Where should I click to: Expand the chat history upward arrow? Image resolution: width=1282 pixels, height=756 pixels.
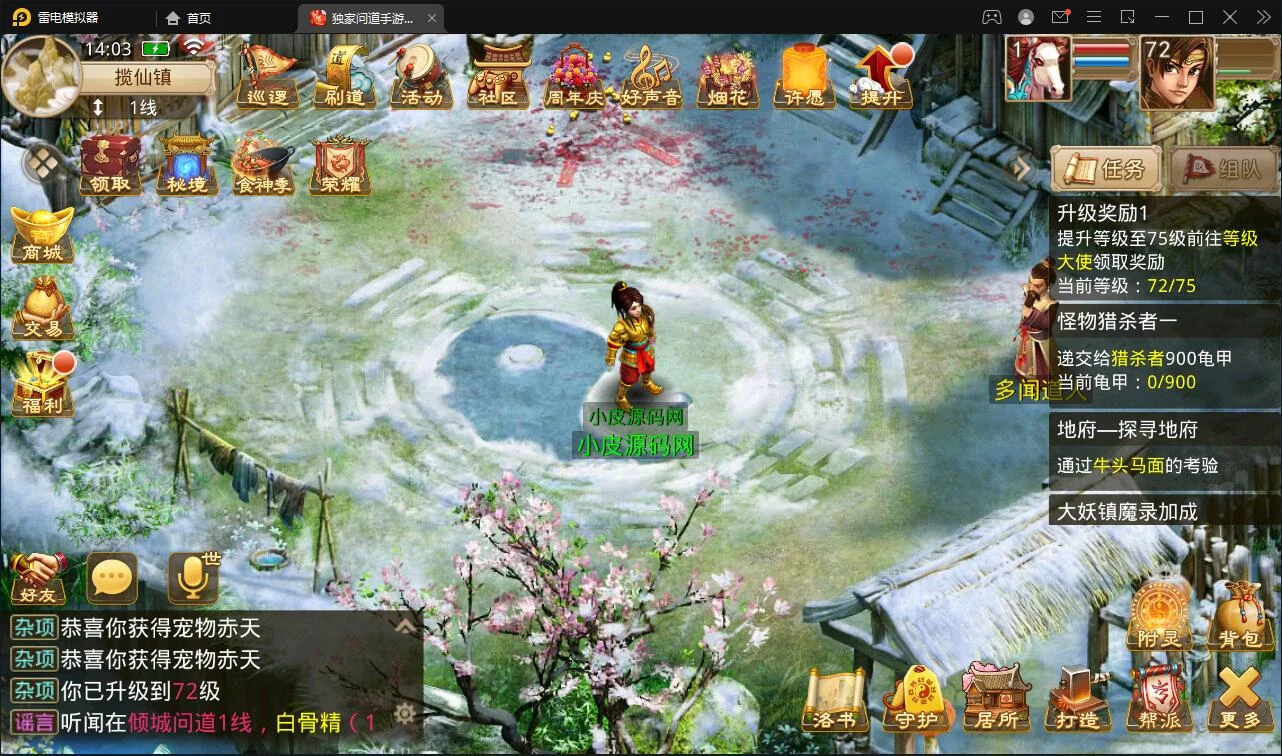(405, 626)
